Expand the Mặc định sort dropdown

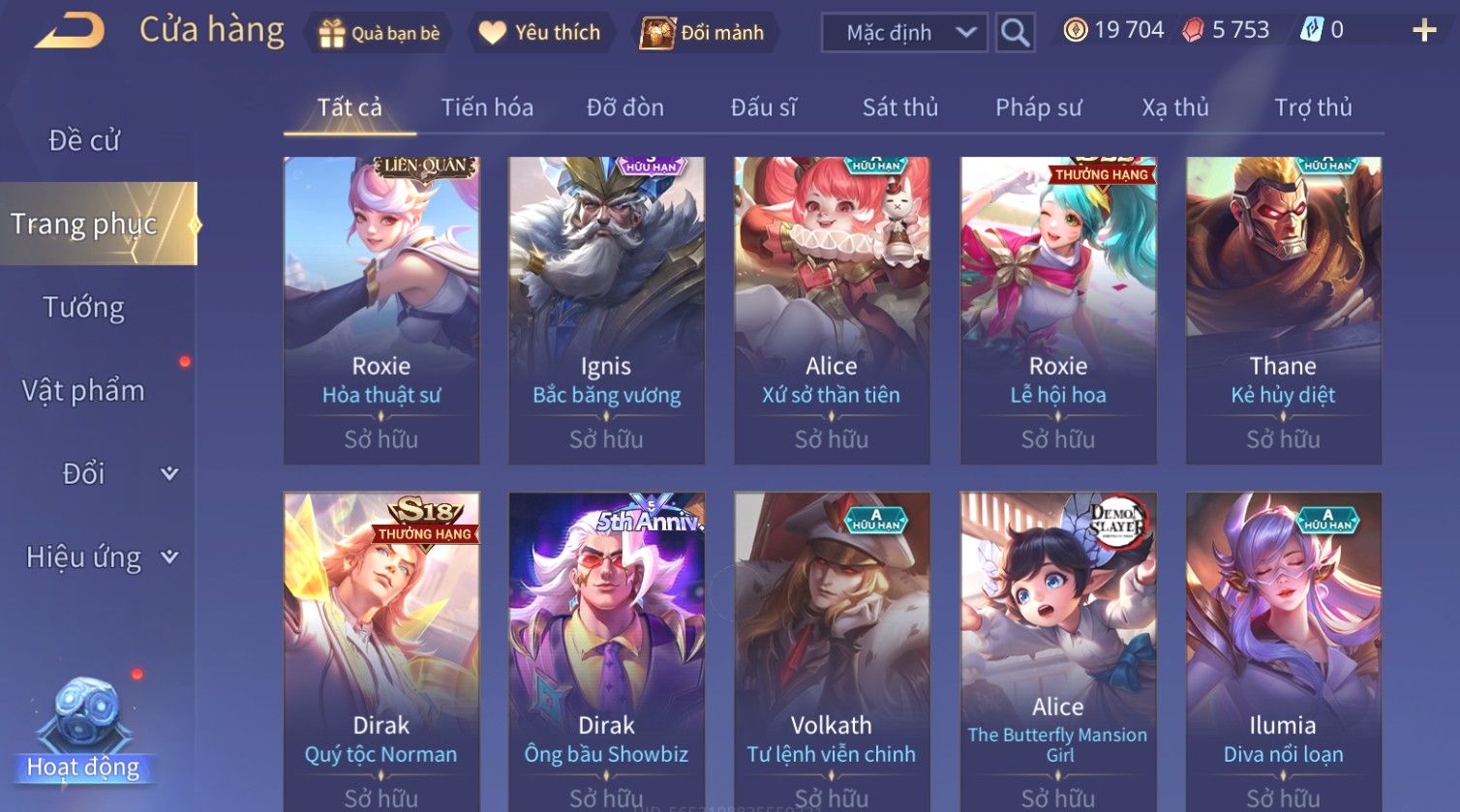(x=904, y=33)
